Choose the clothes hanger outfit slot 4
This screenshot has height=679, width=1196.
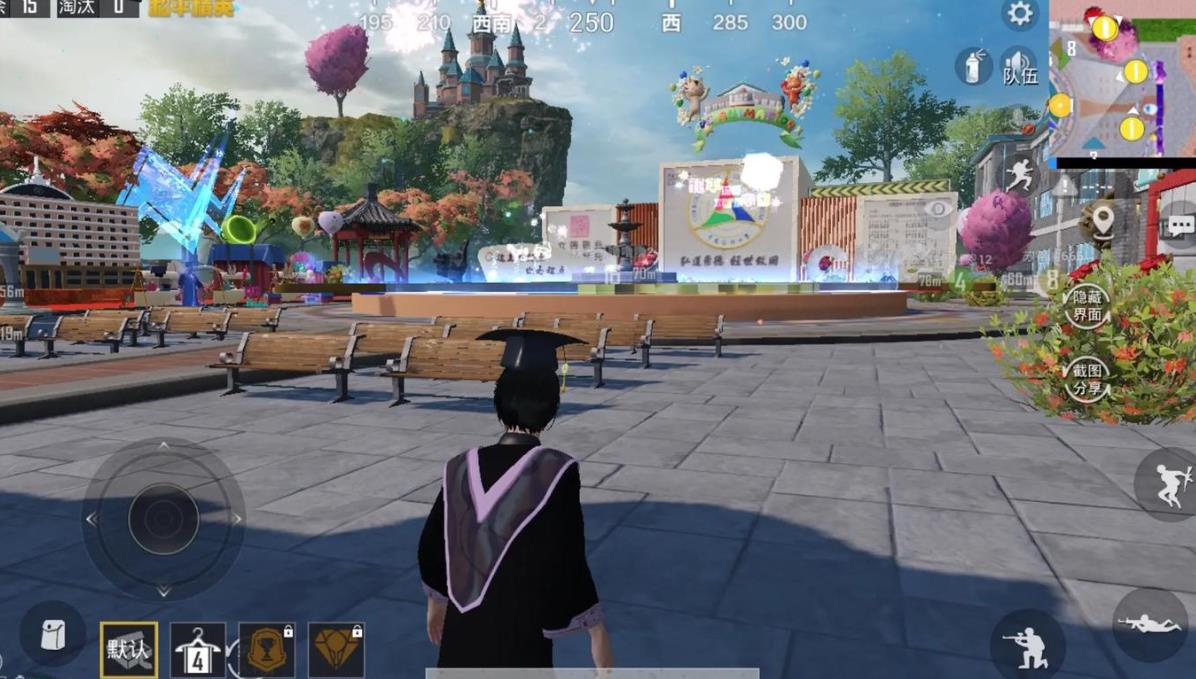click(x=198, y=650)
